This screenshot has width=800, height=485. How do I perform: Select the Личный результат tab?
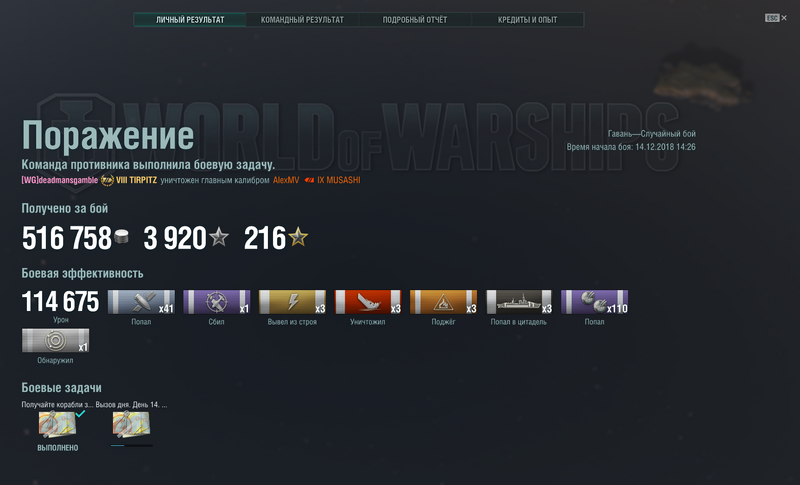pyautogui.click(x=190, y=19)
